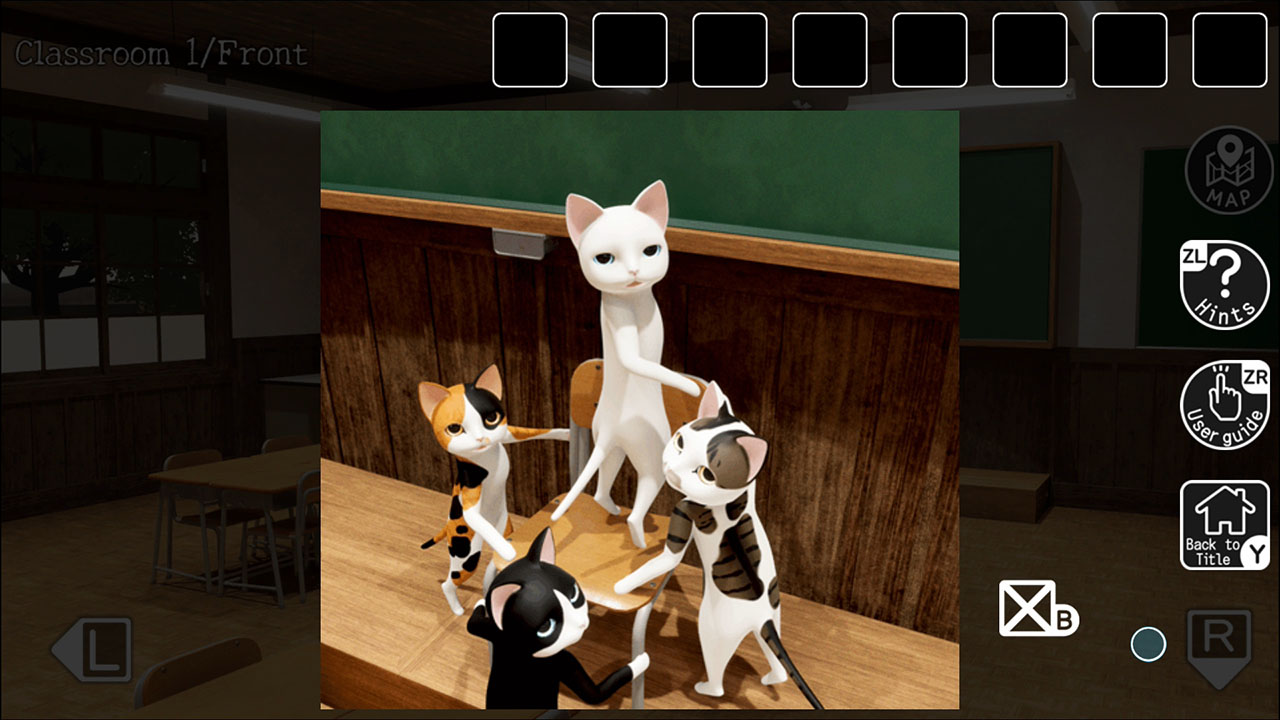Click the Classroom 1/Front label
Screen dimensions: 1280x720
[x=158, y=54]
